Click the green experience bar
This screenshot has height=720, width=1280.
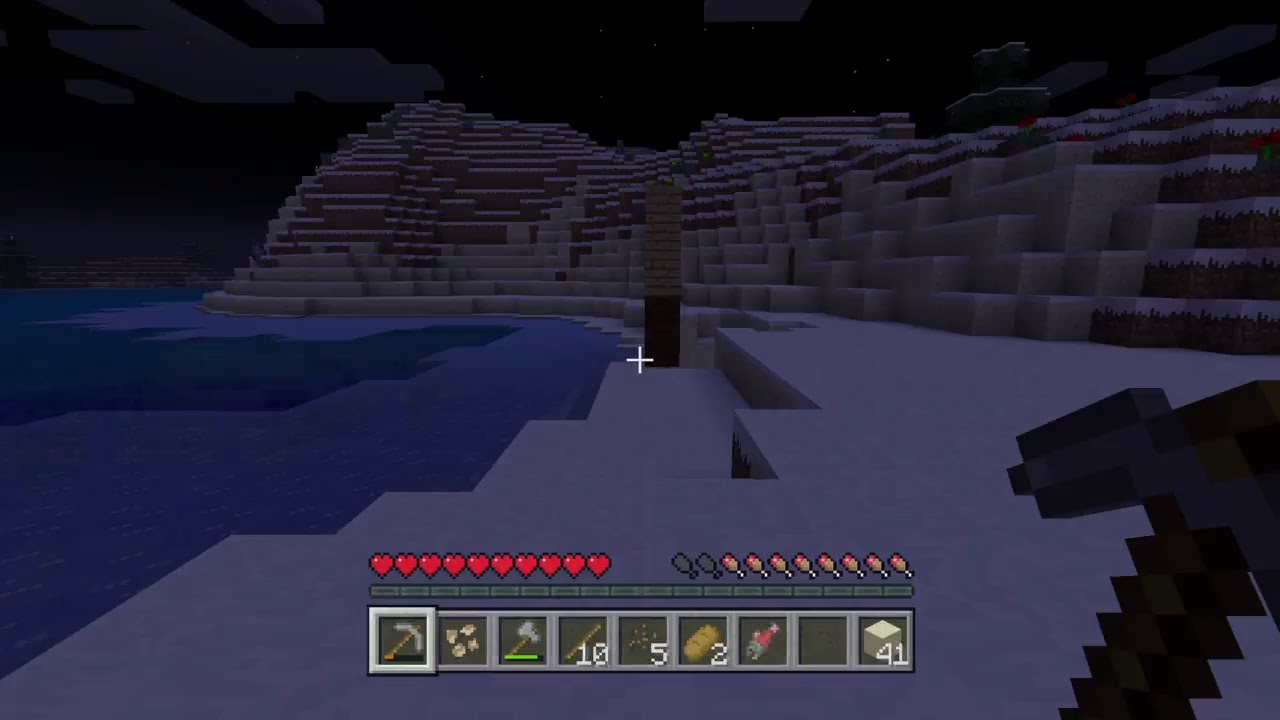pos(640,590)
